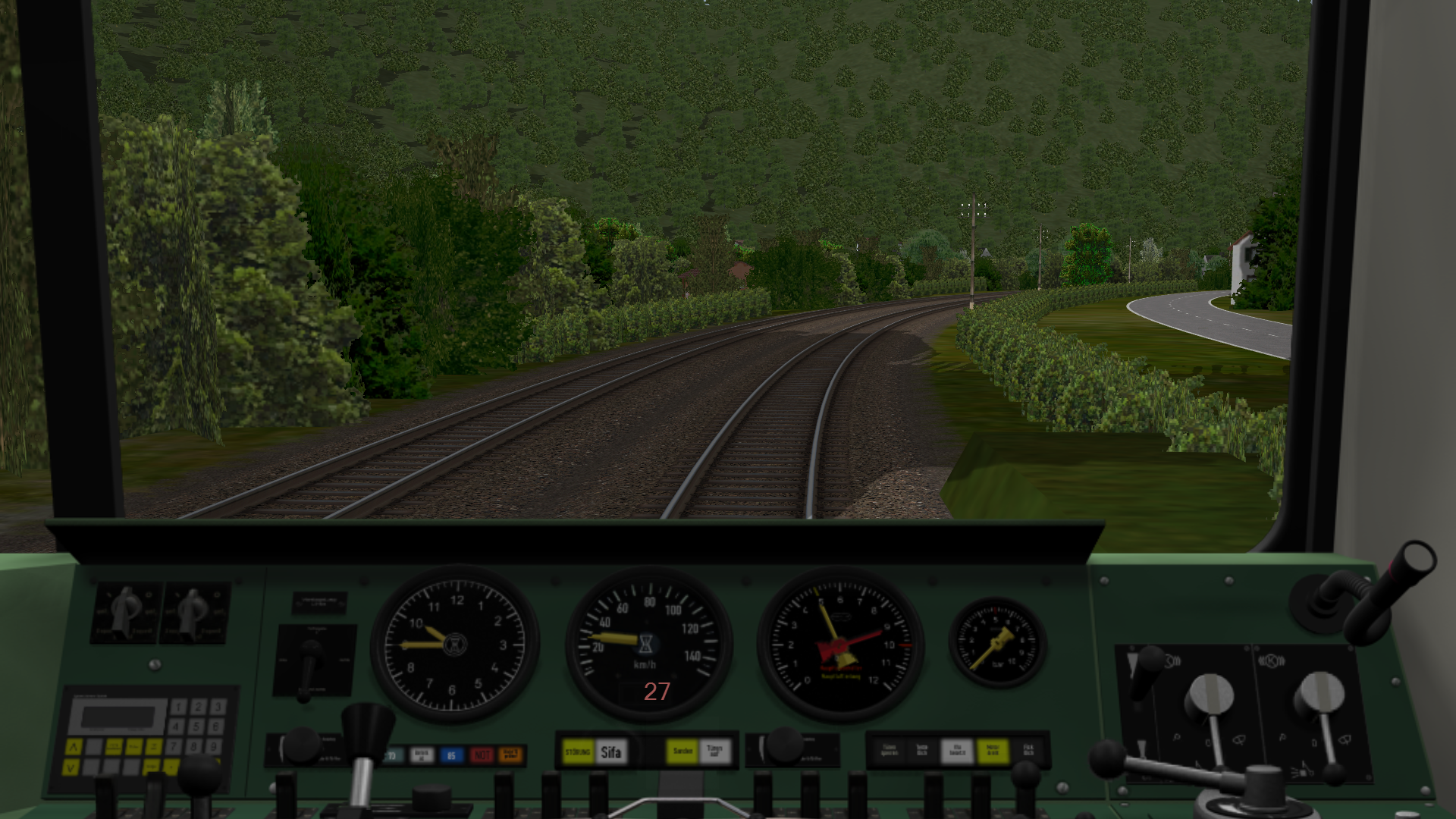Tap the number 5 key on keypad

[196, 726]
